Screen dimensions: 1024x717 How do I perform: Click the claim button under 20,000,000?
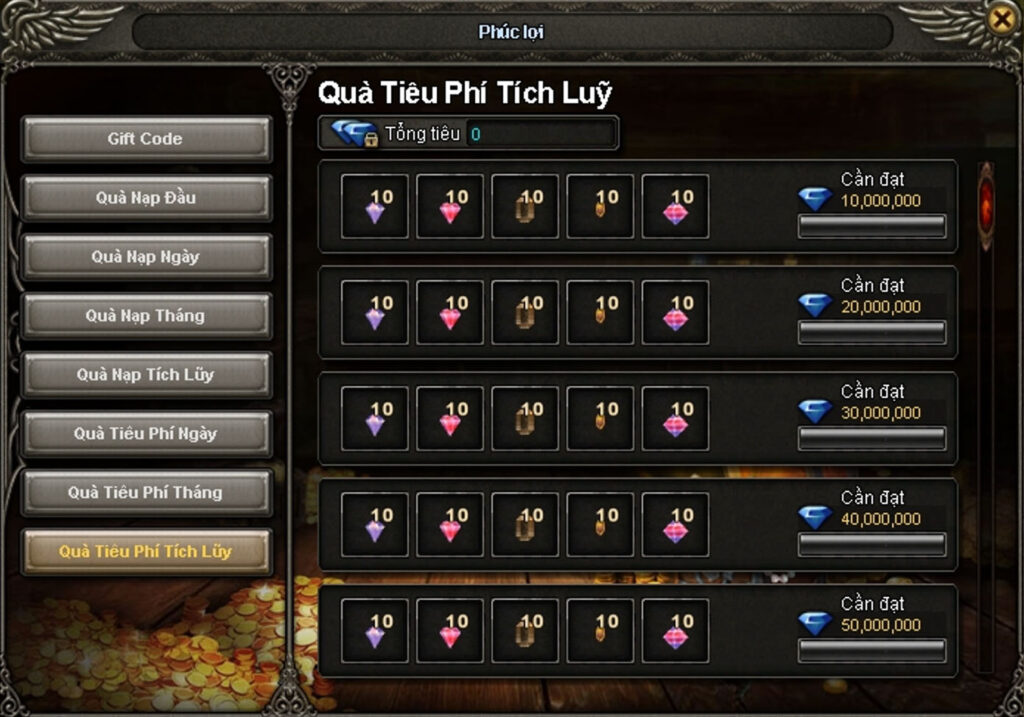pos(871,333)
